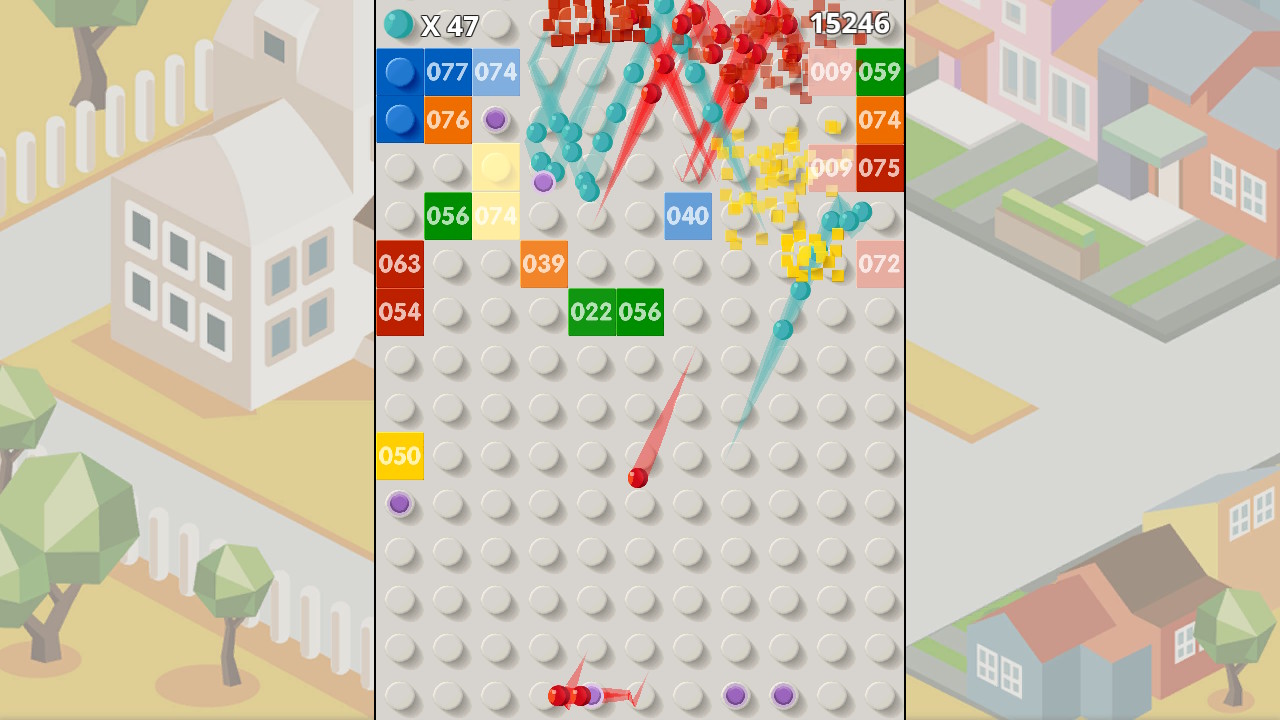The width and height of the screenshot is (1280, 720).
Task: Click the purple orb under yellow brick 050
Action: pos(400,505)
